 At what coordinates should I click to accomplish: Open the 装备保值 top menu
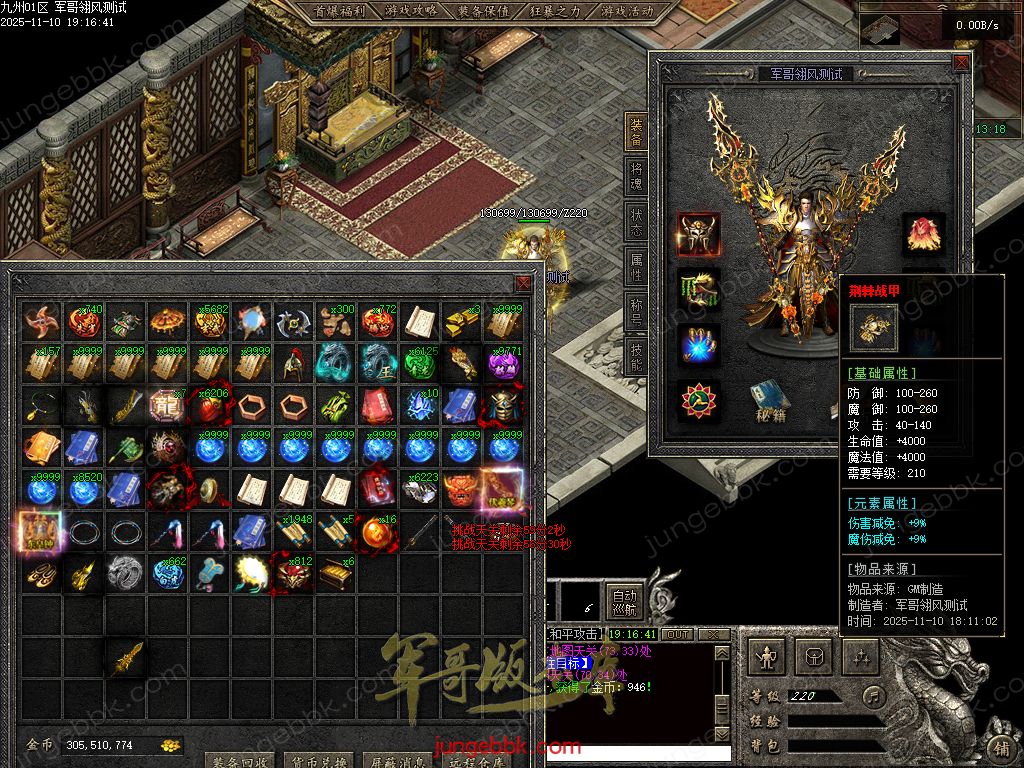(x=483, y=11)
